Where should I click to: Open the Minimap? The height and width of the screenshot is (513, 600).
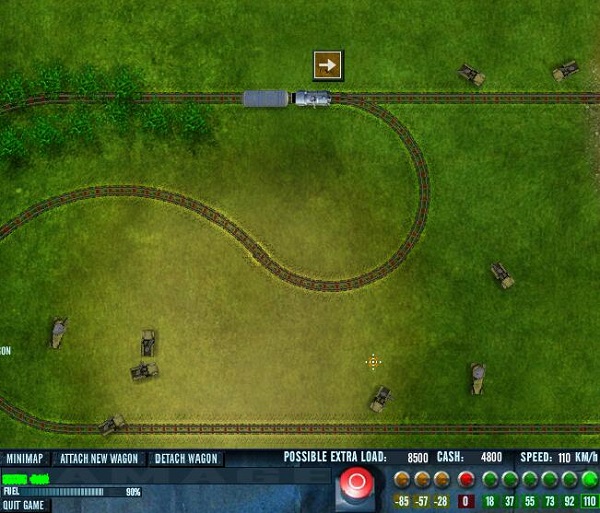(26, 459)
